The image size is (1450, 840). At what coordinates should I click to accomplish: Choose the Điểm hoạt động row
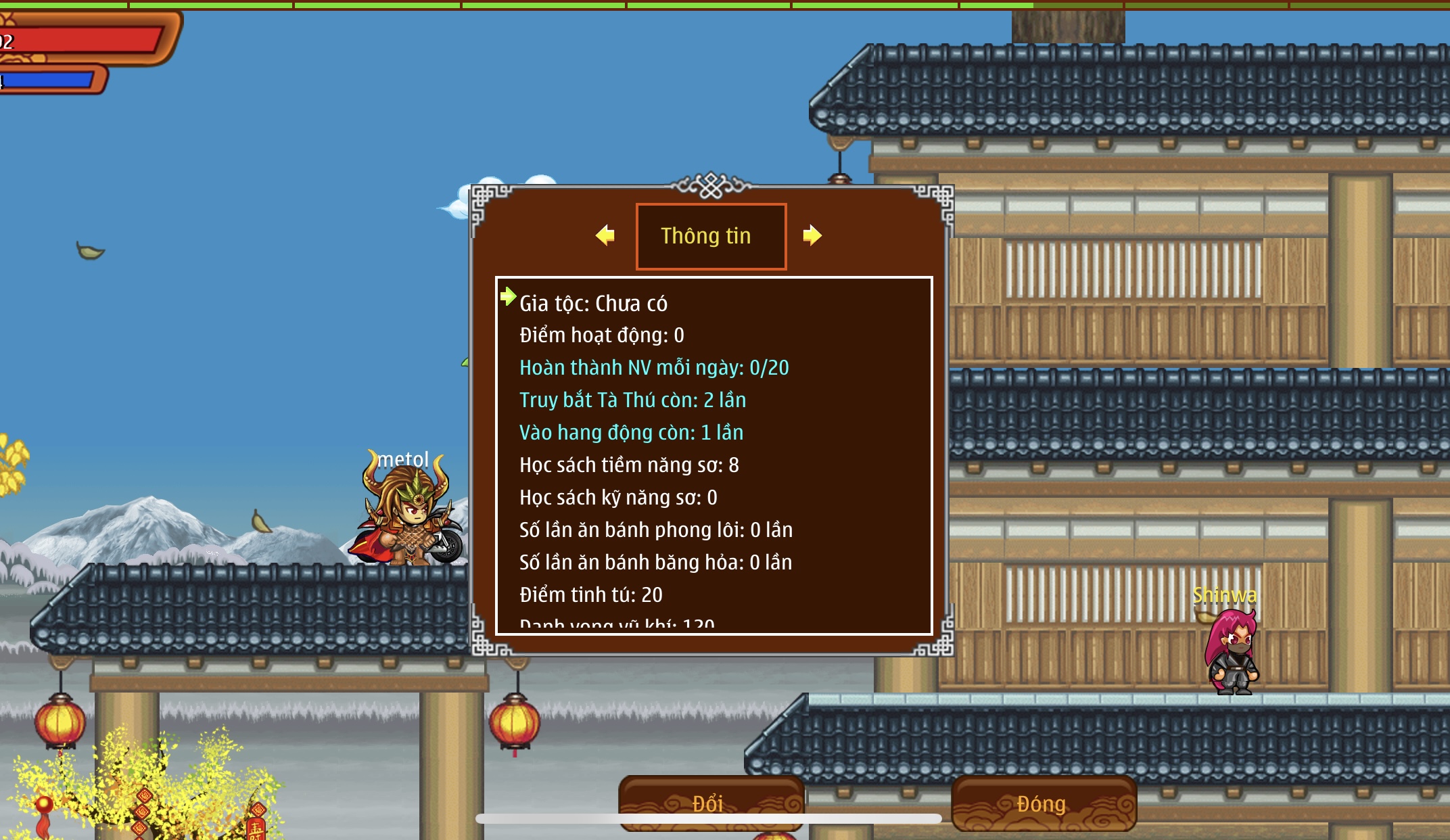(x=601, y=335)
